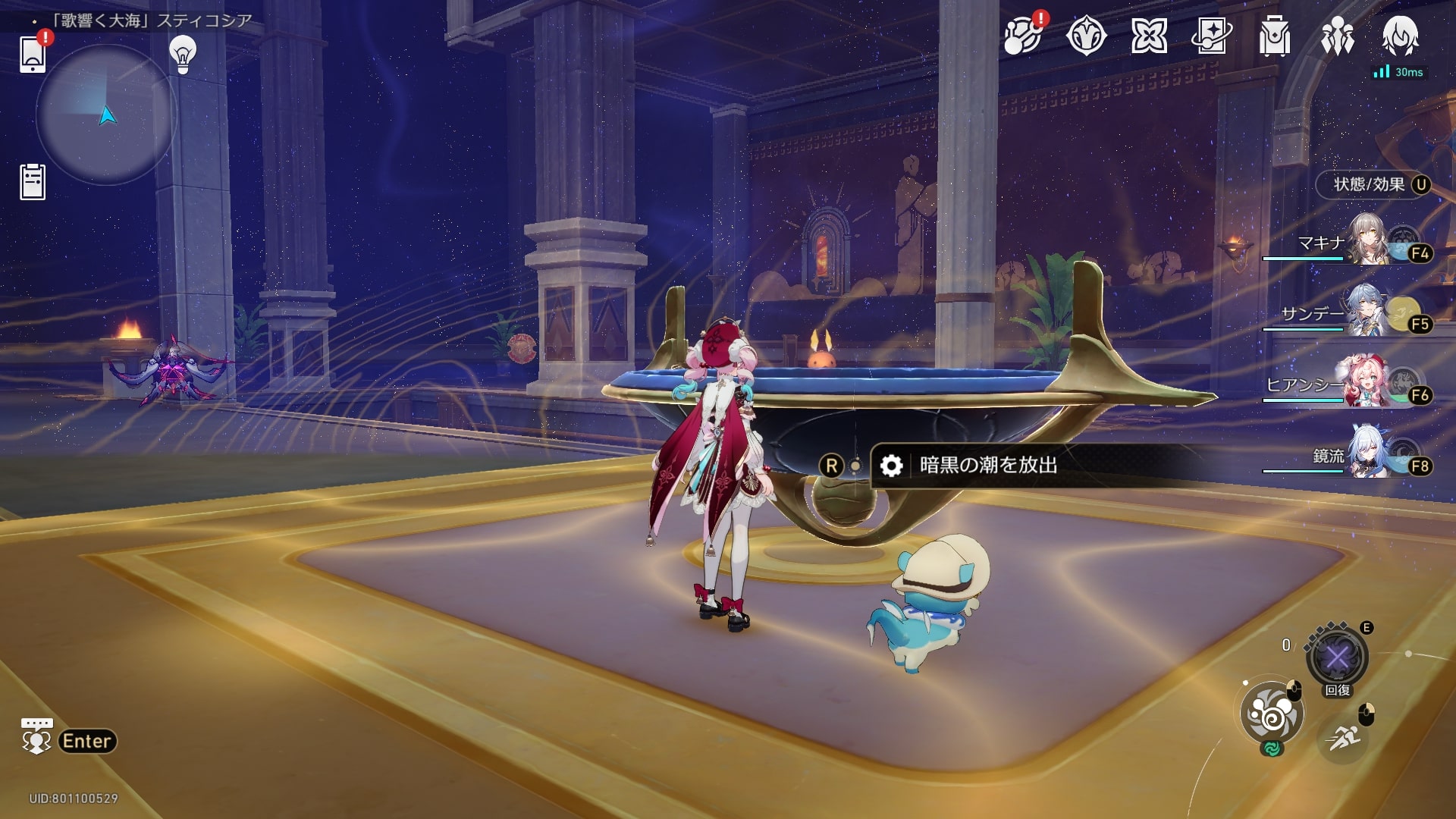Open the team lineup icon

tap(1337, 36)
